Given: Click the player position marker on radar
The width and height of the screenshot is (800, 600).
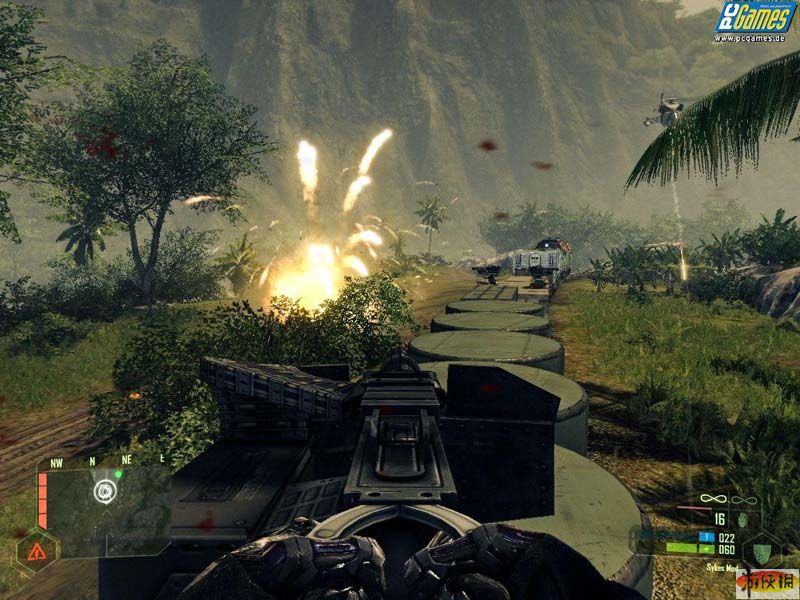Looking at the screenshot, I should (104, 491).
